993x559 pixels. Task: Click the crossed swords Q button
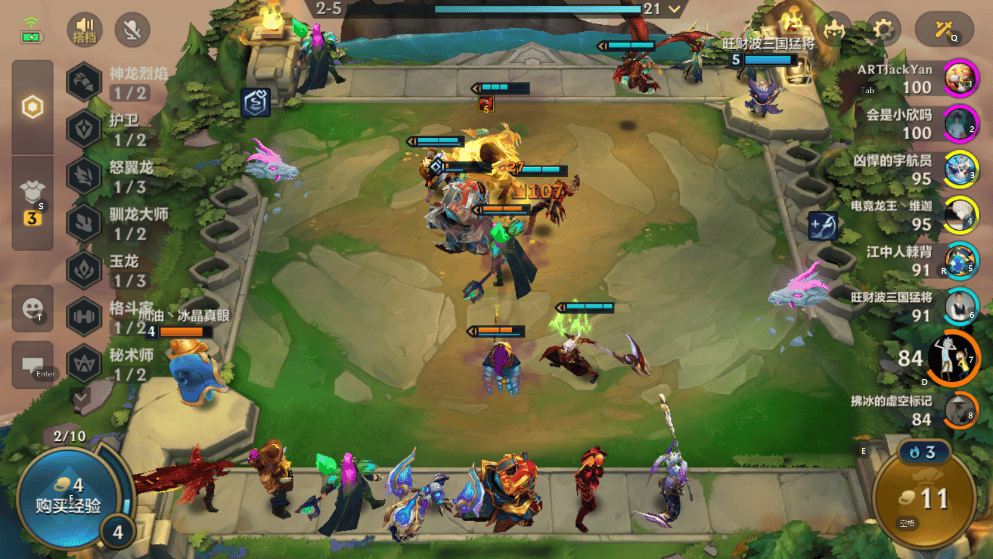click(943, 29)
